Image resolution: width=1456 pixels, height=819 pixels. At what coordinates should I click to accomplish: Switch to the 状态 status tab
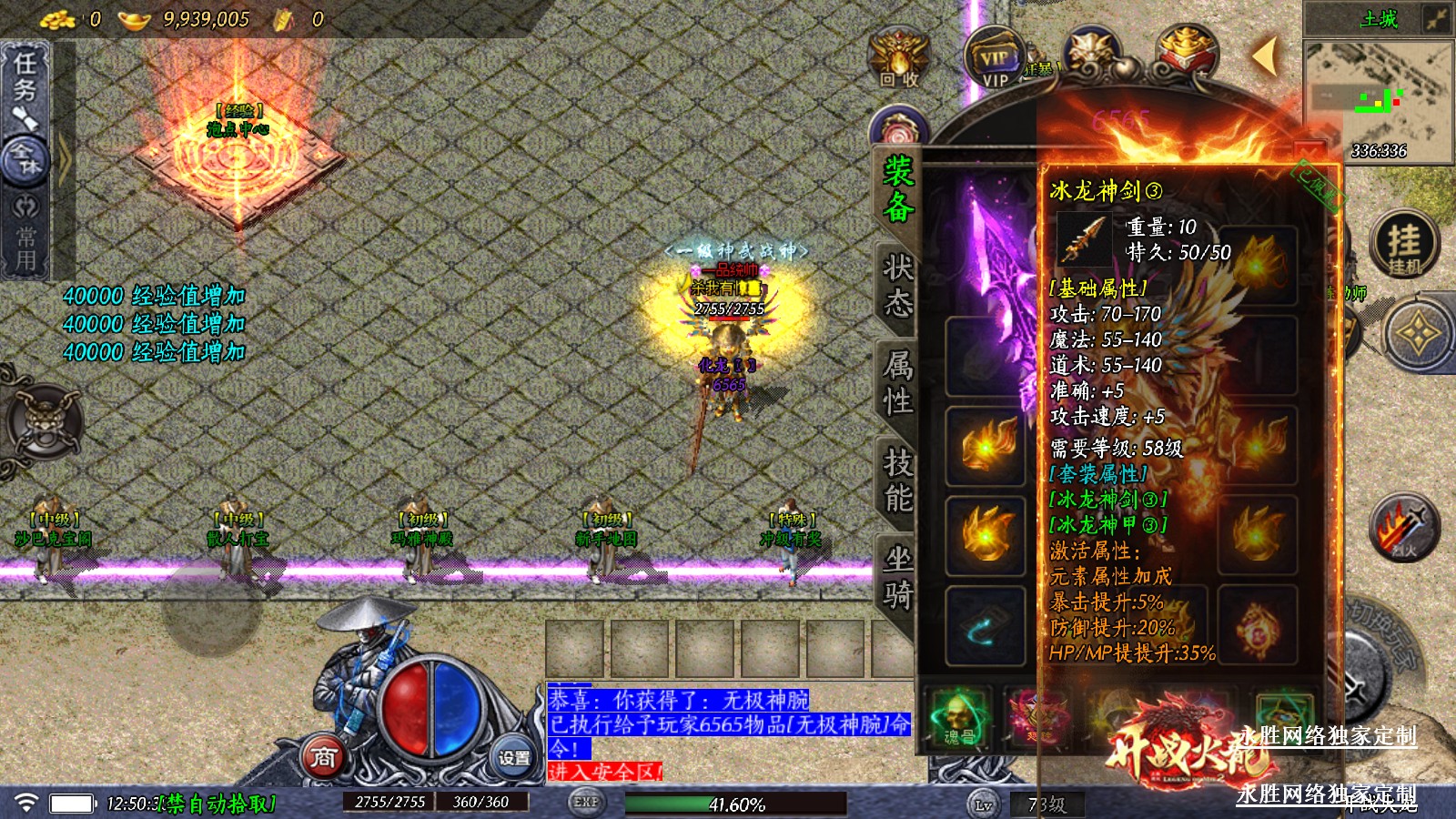click(897, 286)
